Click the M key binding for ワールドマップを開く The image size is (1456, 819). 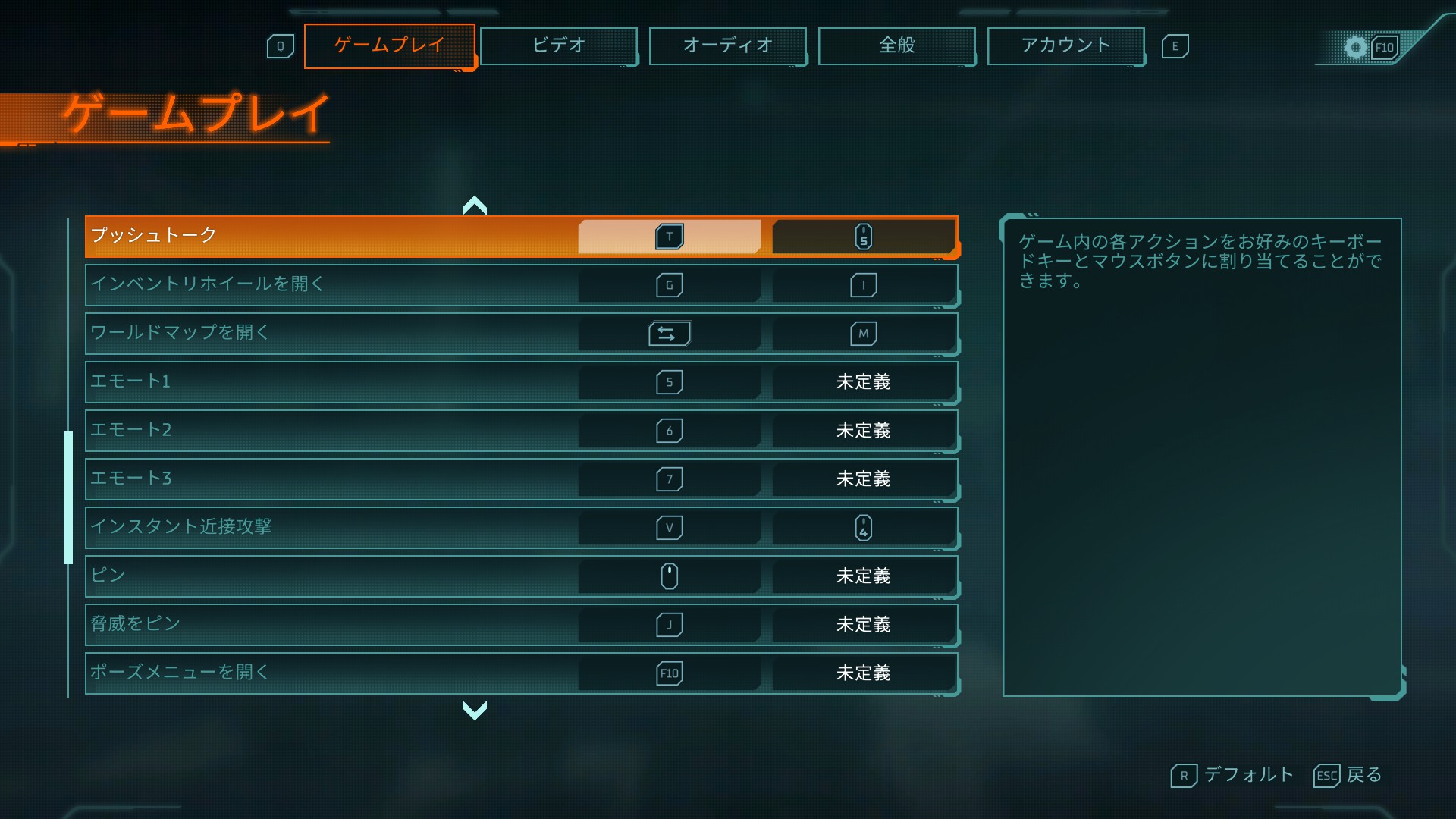click(864, 333)
